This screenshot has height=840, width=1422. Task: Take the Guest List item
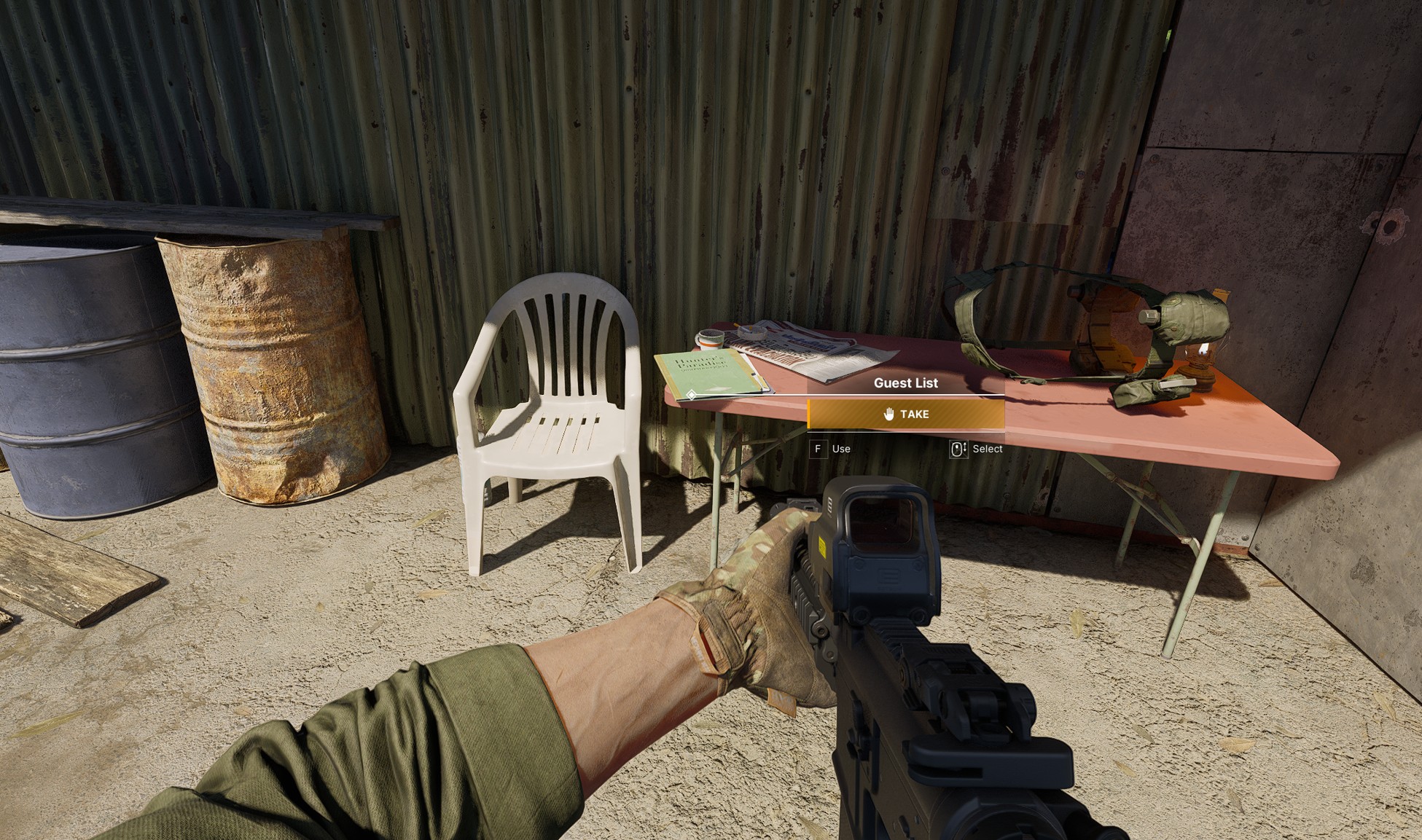coord(905,415)
